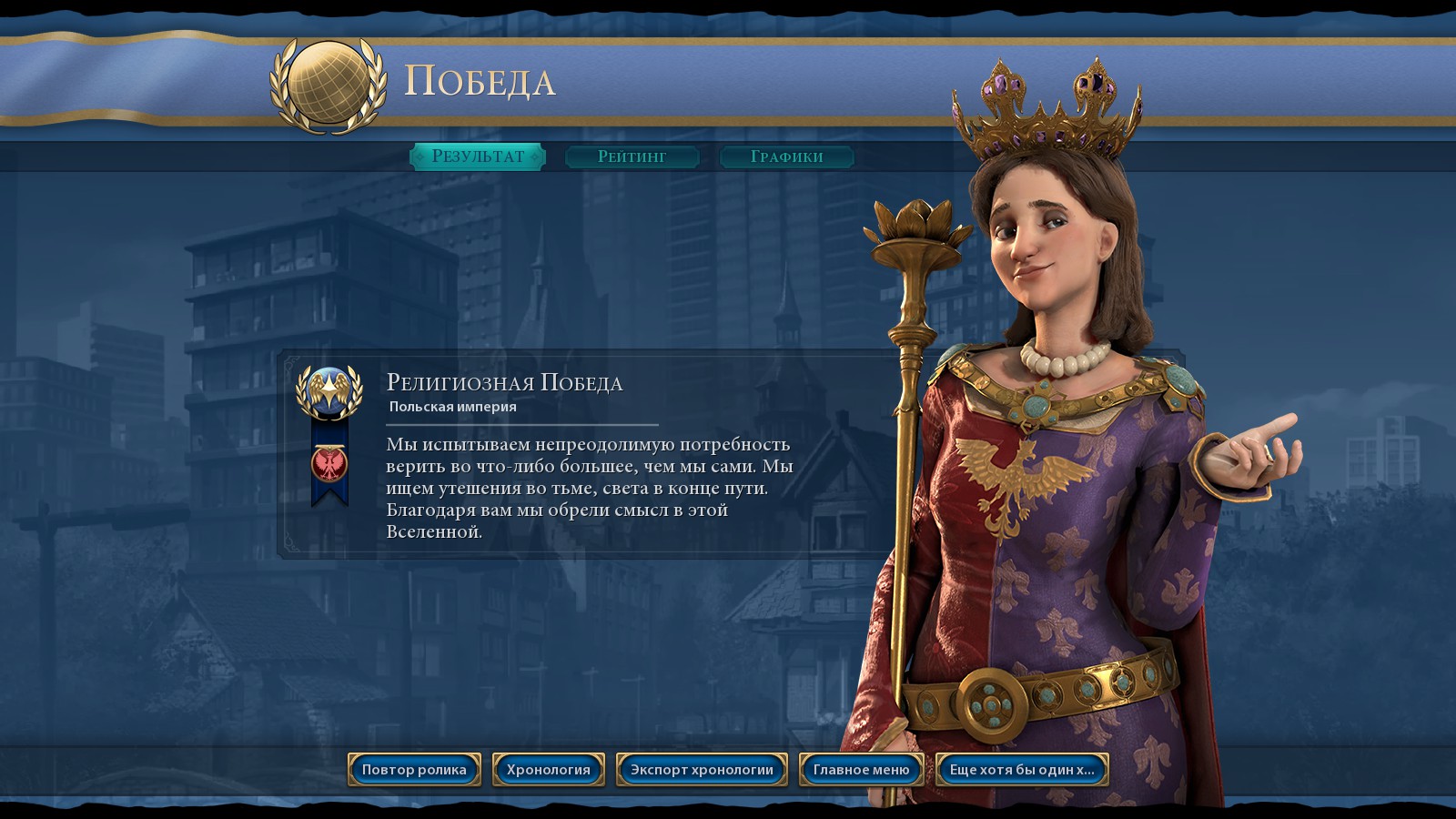1456x819 pixels.
Task: Return to Главное меню
Action: tap(861, 770)
